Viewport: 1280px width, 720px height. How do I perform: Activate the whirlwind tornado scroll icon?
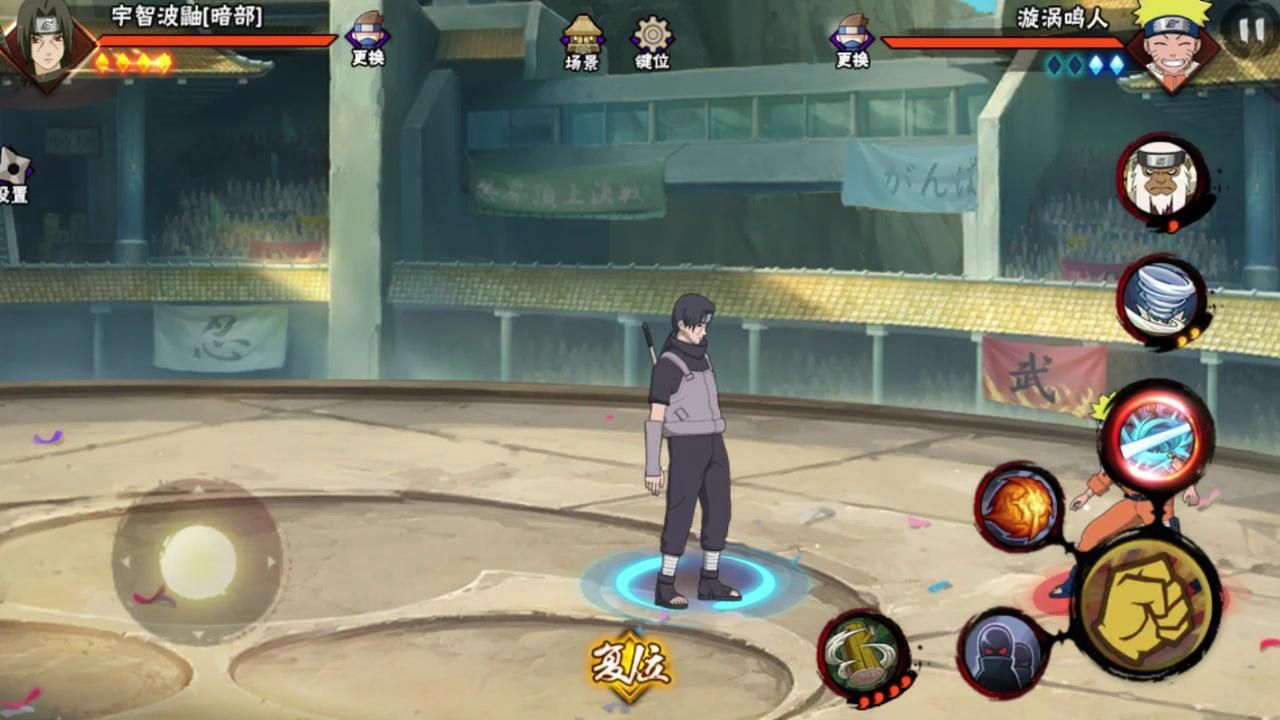pos(1160,299)
